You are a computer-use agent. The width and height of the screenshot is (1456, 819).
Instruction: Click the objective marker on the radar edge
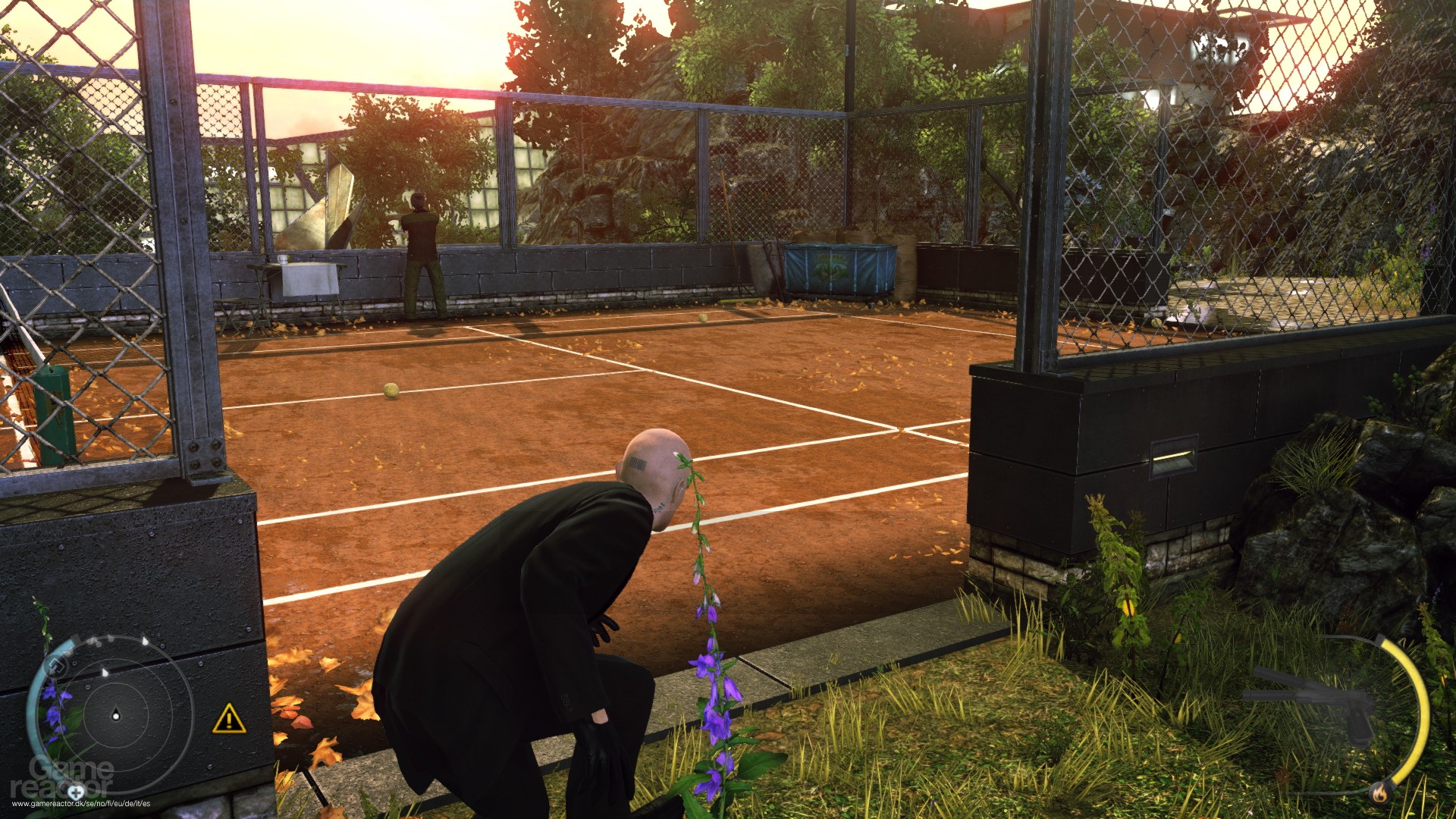(x=57, y=666)
